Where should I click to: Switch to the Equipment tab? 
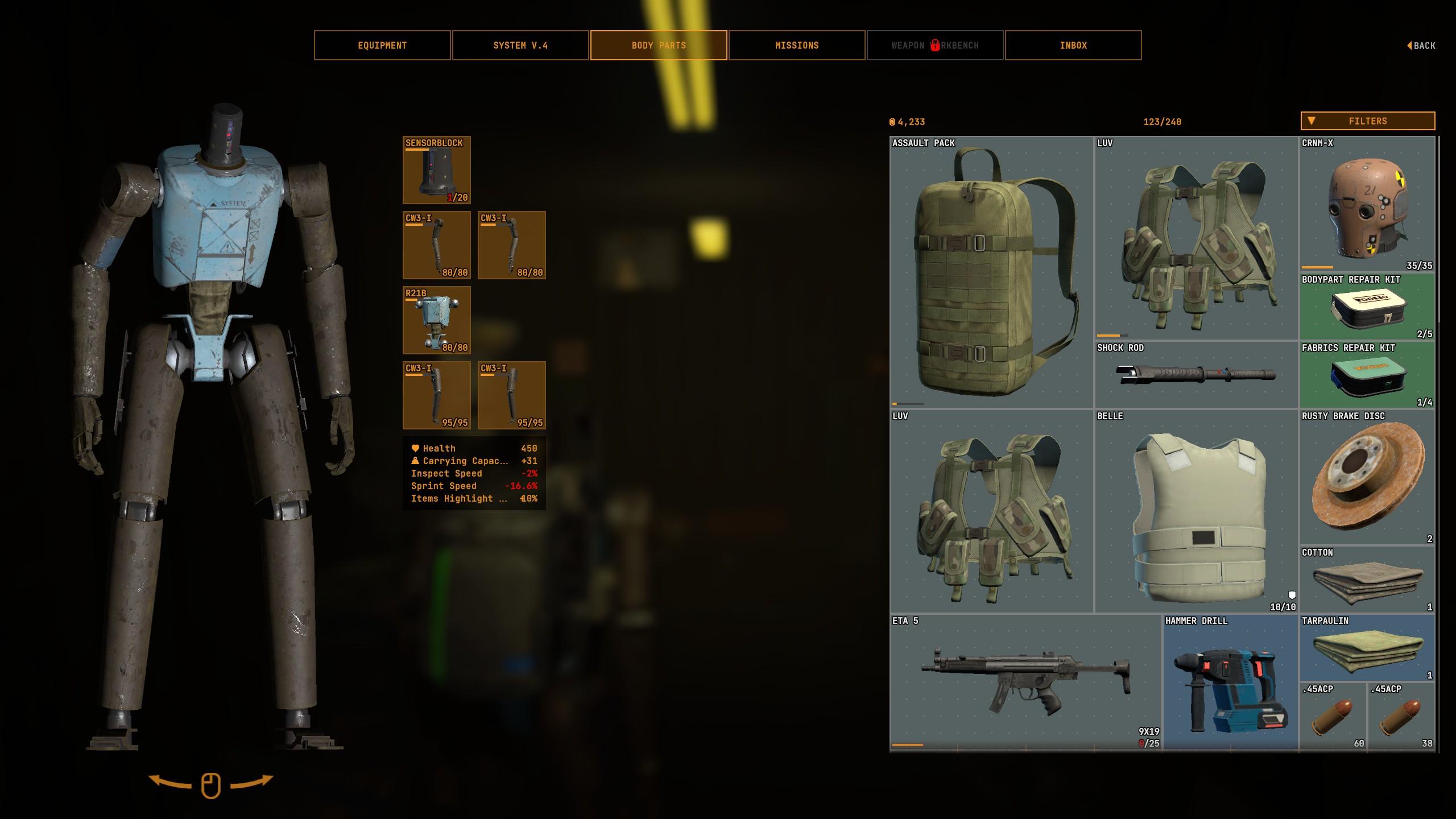[382, 45]
